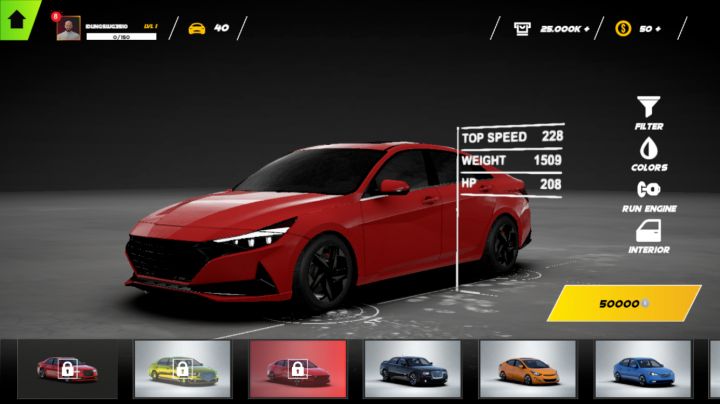Choose the light blue car thumbnail
Viewport: 720px width, 404px height.
(642, 368)
